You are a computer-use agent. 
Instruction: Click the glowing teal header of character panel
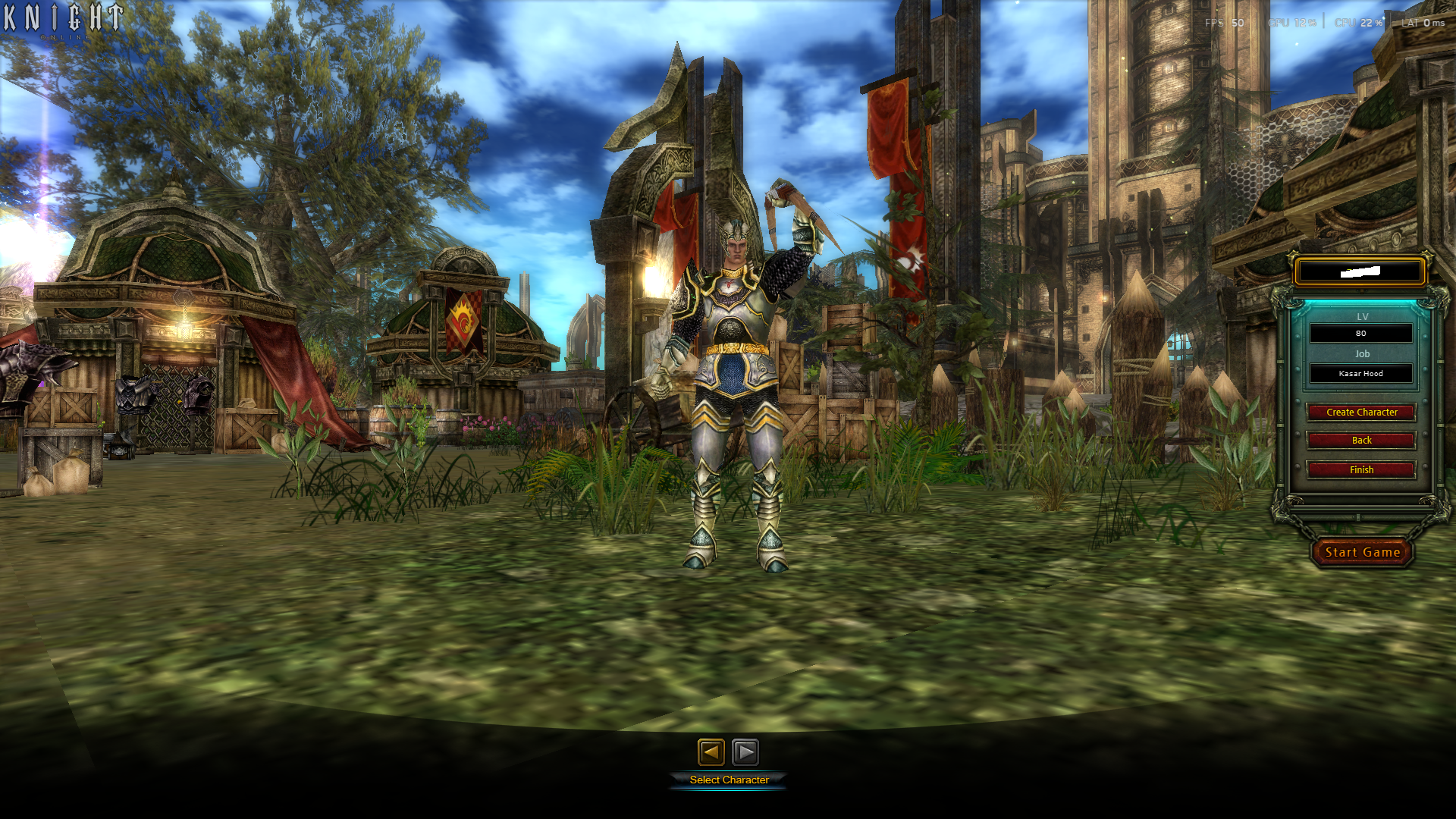point(1360,303)
